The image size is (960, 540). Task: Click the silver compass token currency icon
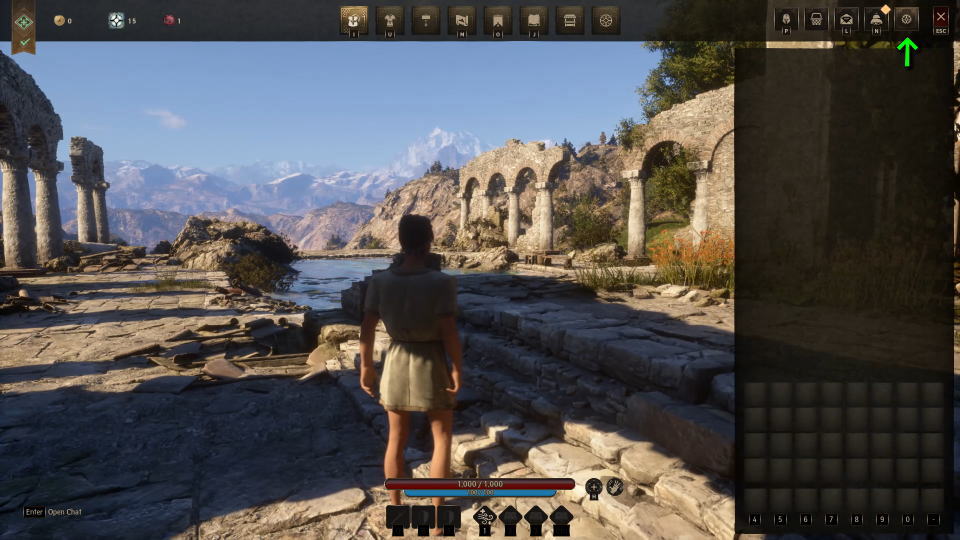pyautogui.click(x=116, y=20)
